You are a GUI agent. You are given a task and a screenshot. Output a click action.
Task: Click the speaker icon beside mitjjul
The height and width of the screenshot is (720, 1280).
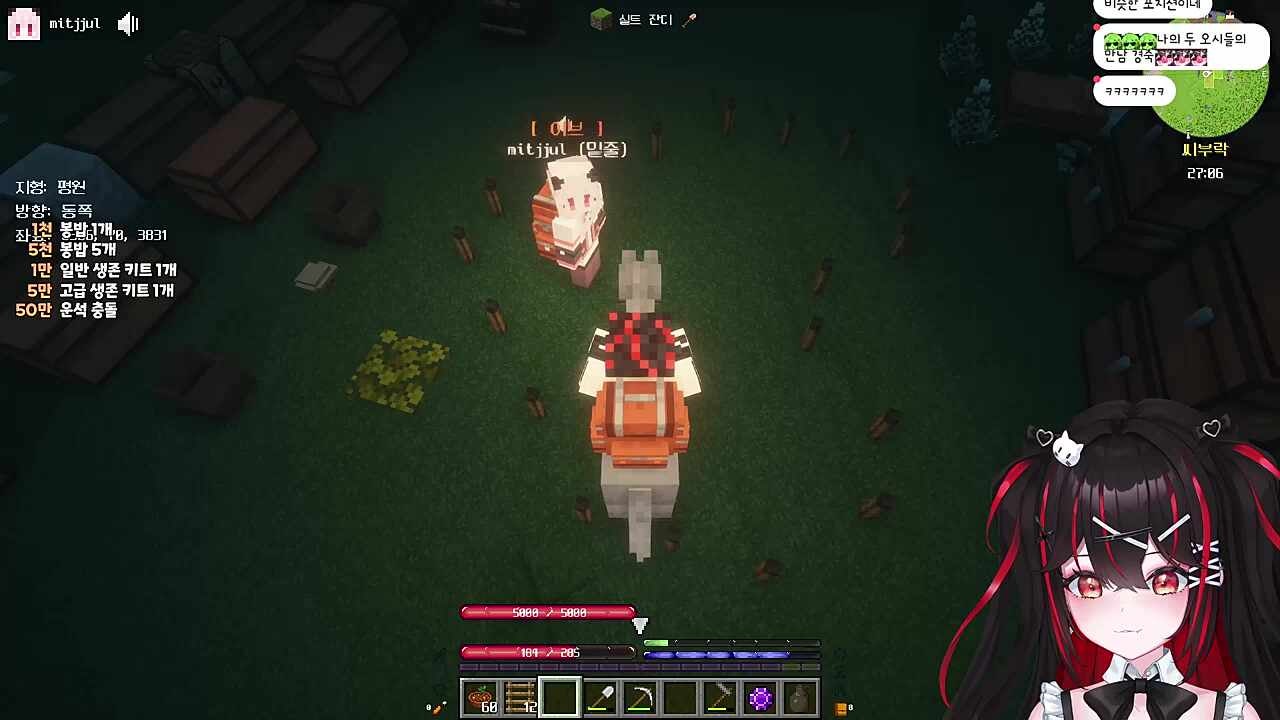(128, 24)
